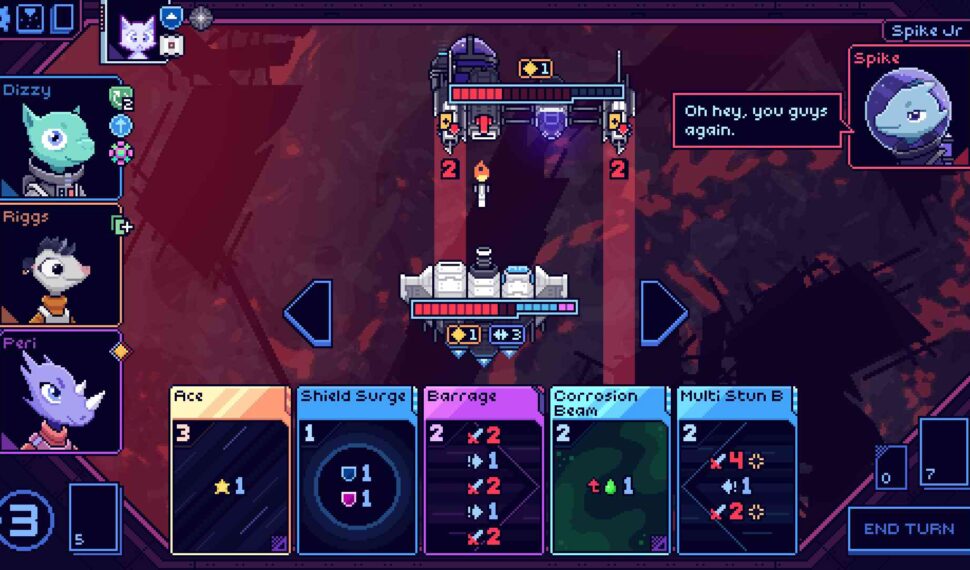Select the Shield Surge card
The image size is (970, 570).
pyautogui.click(x=356, y=470)
